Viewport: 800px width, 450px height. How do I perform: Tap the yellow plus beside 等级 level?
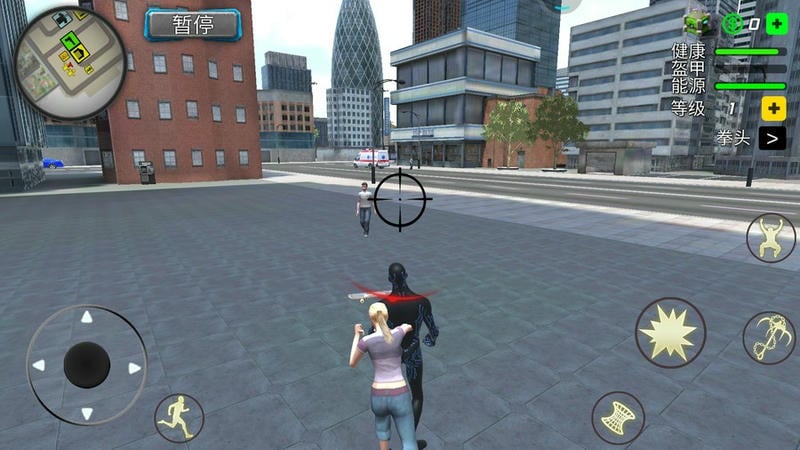click(x=773, y=108)
